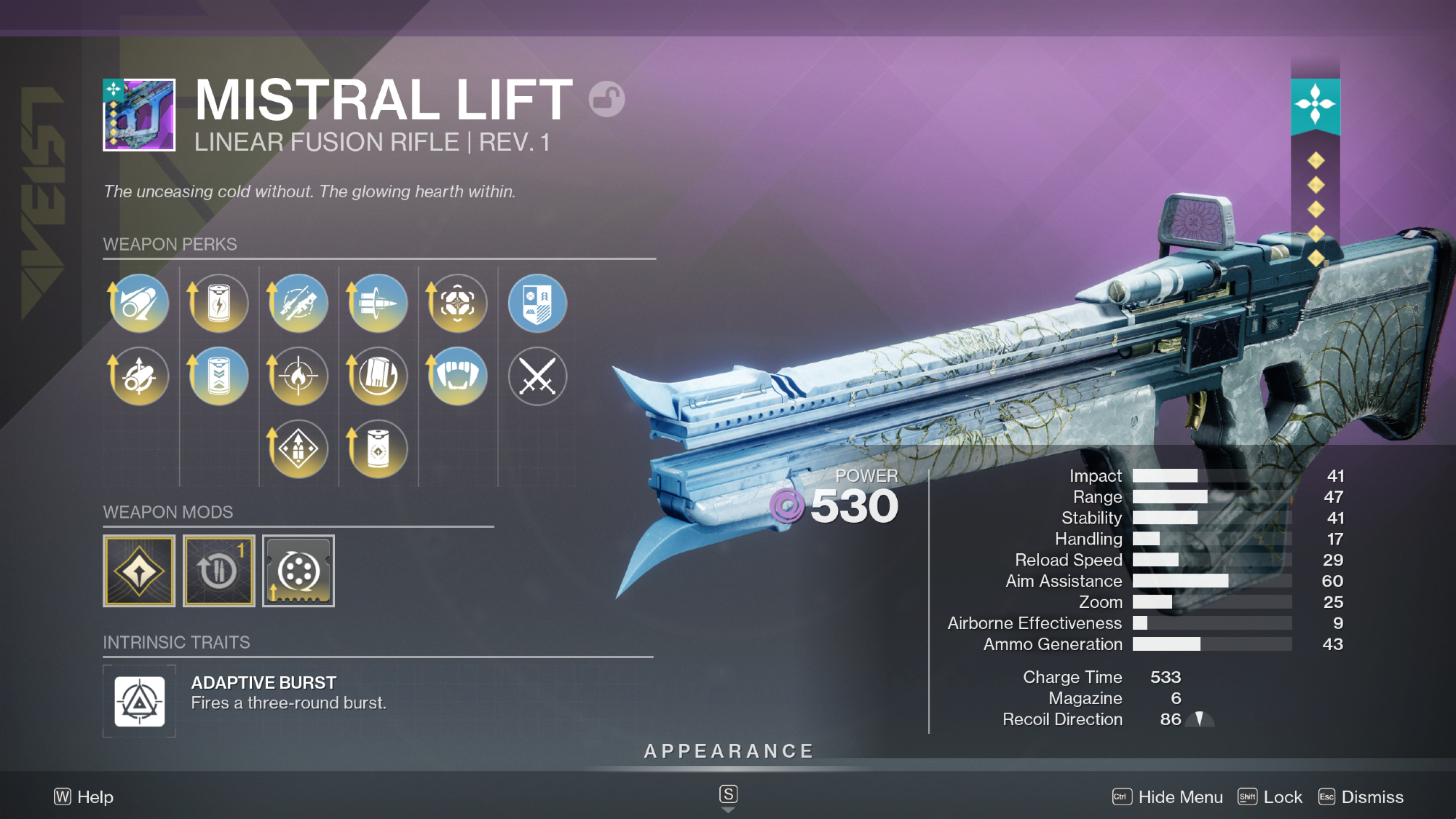The height and width of the screenshot is (819, 1456).
Task: Choose the fanged jaws origin trait
Action: point(457,376)
